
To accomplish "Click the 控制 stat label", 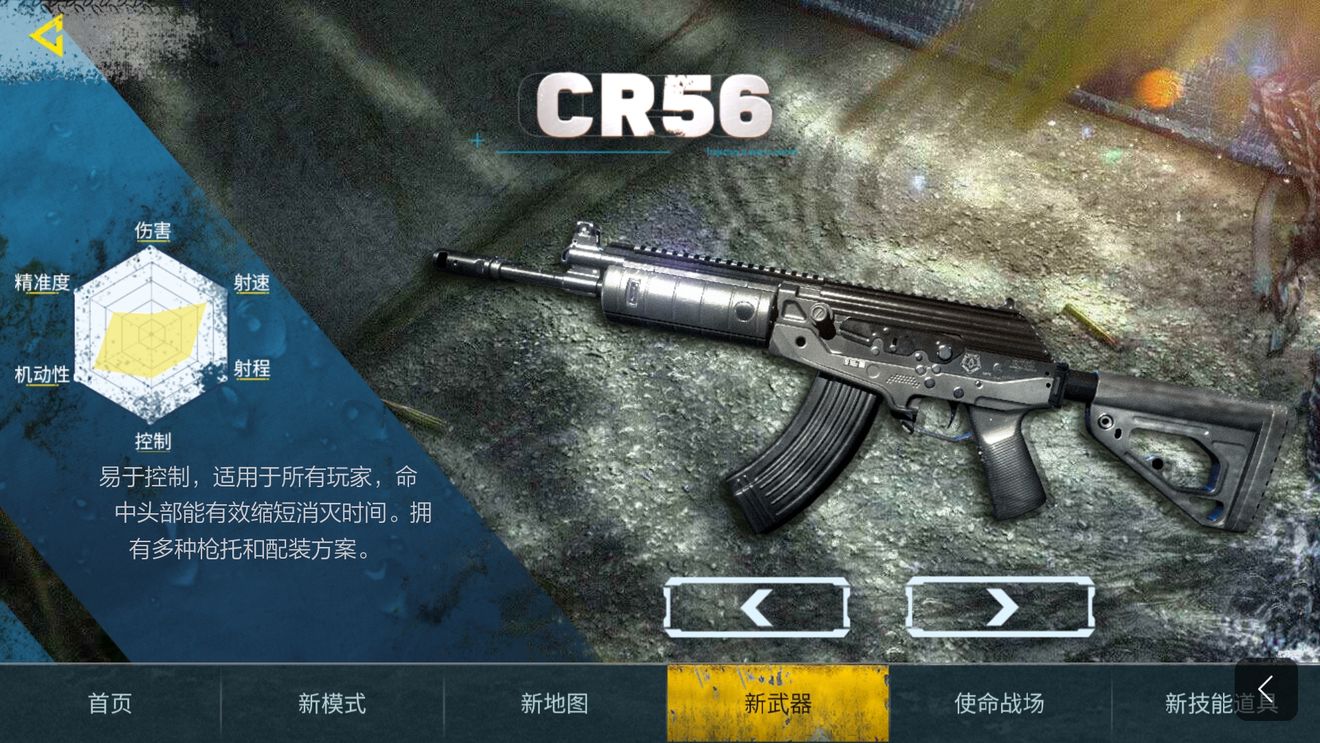I will click(x=154, y=440).
